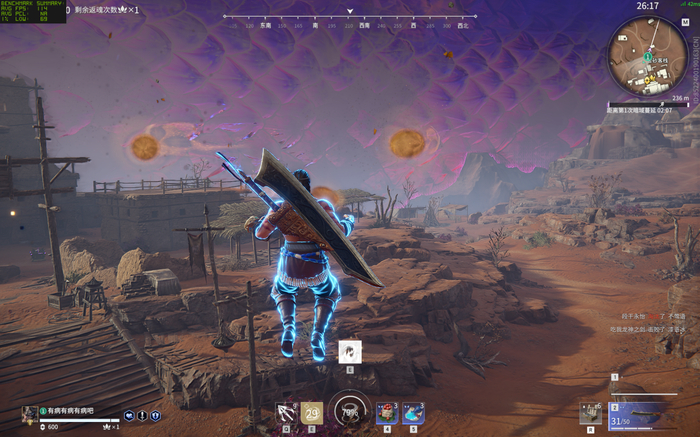Screen dimensions: 700x437
Task: Use the red consumable item in slot 4
Action: tap(387, 412)
